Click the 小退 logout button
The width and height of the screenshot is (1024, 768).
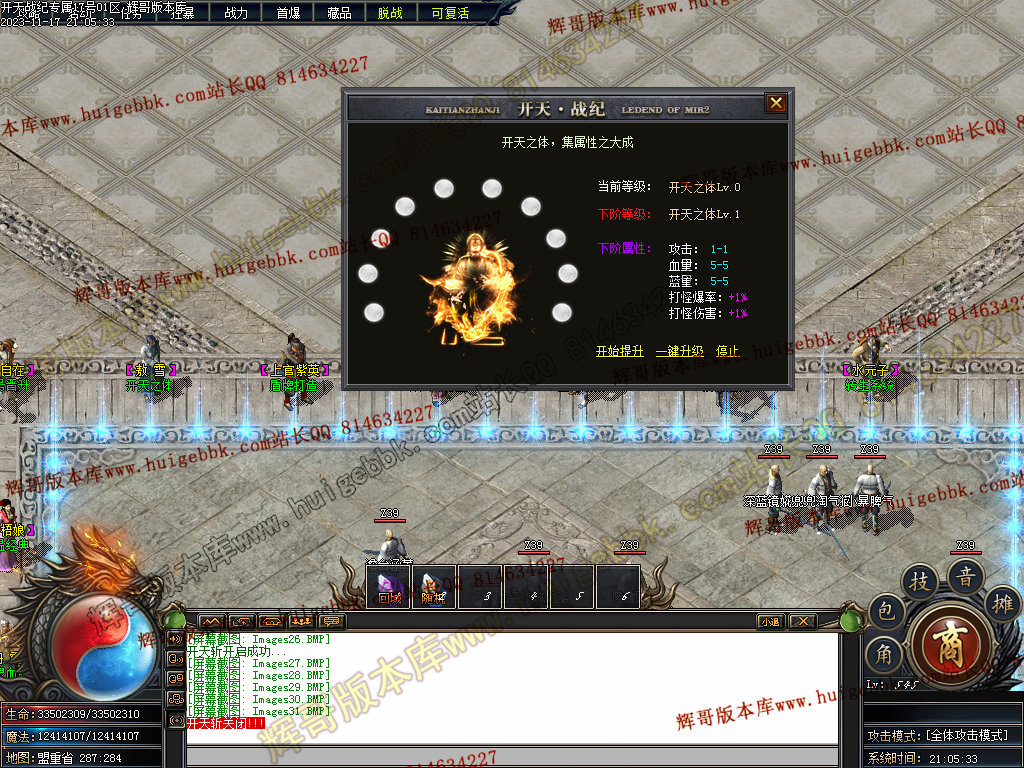pos(770,621)
